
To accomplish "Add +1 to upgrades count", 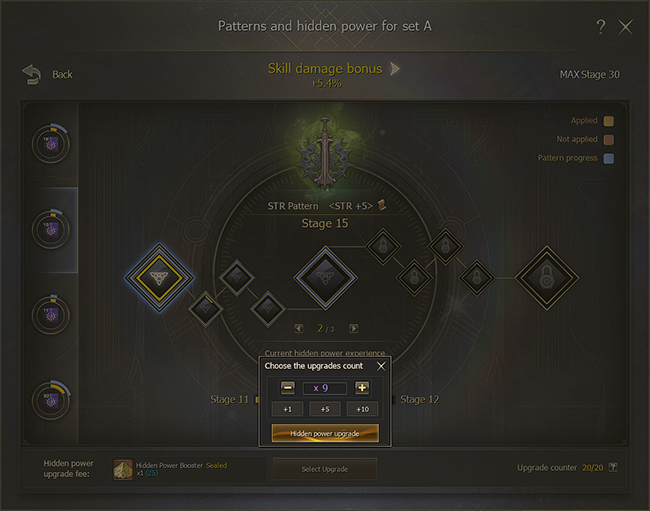I will click(287, 409).
